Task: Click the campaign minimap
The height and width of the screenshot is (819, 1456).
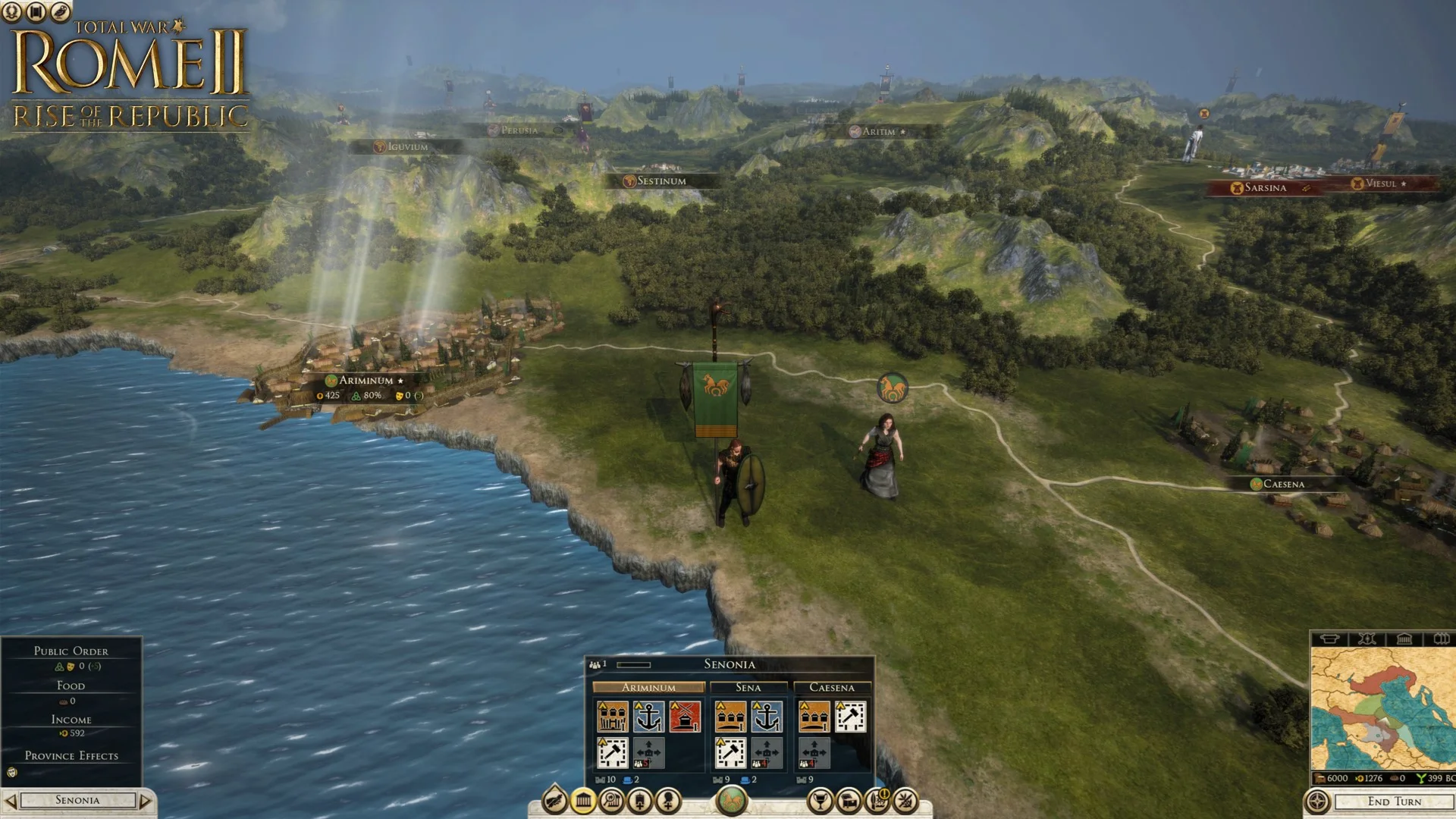Action: click(x=1382, y=710)
